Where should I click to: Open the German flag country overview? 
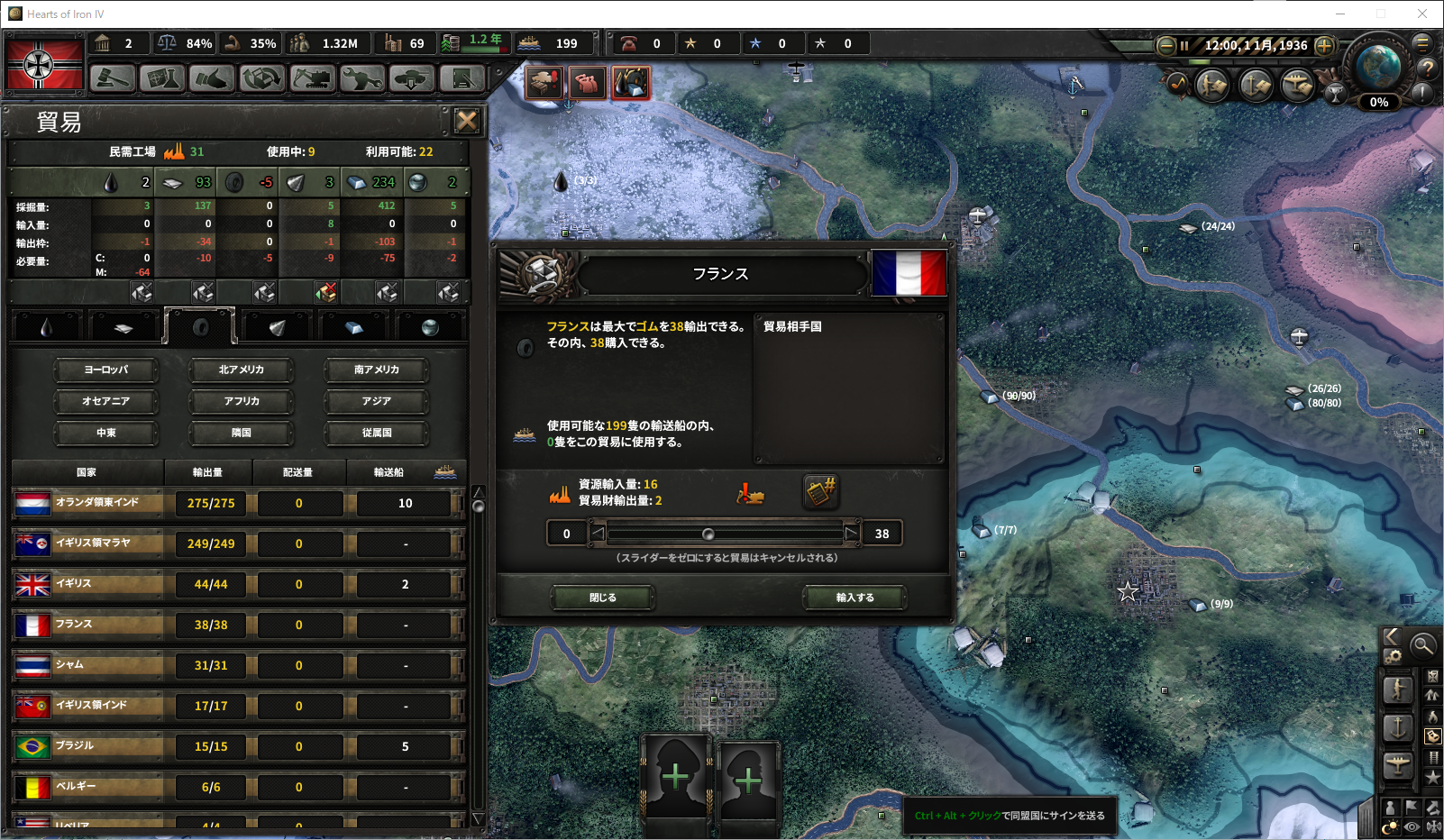click(45, 64)
